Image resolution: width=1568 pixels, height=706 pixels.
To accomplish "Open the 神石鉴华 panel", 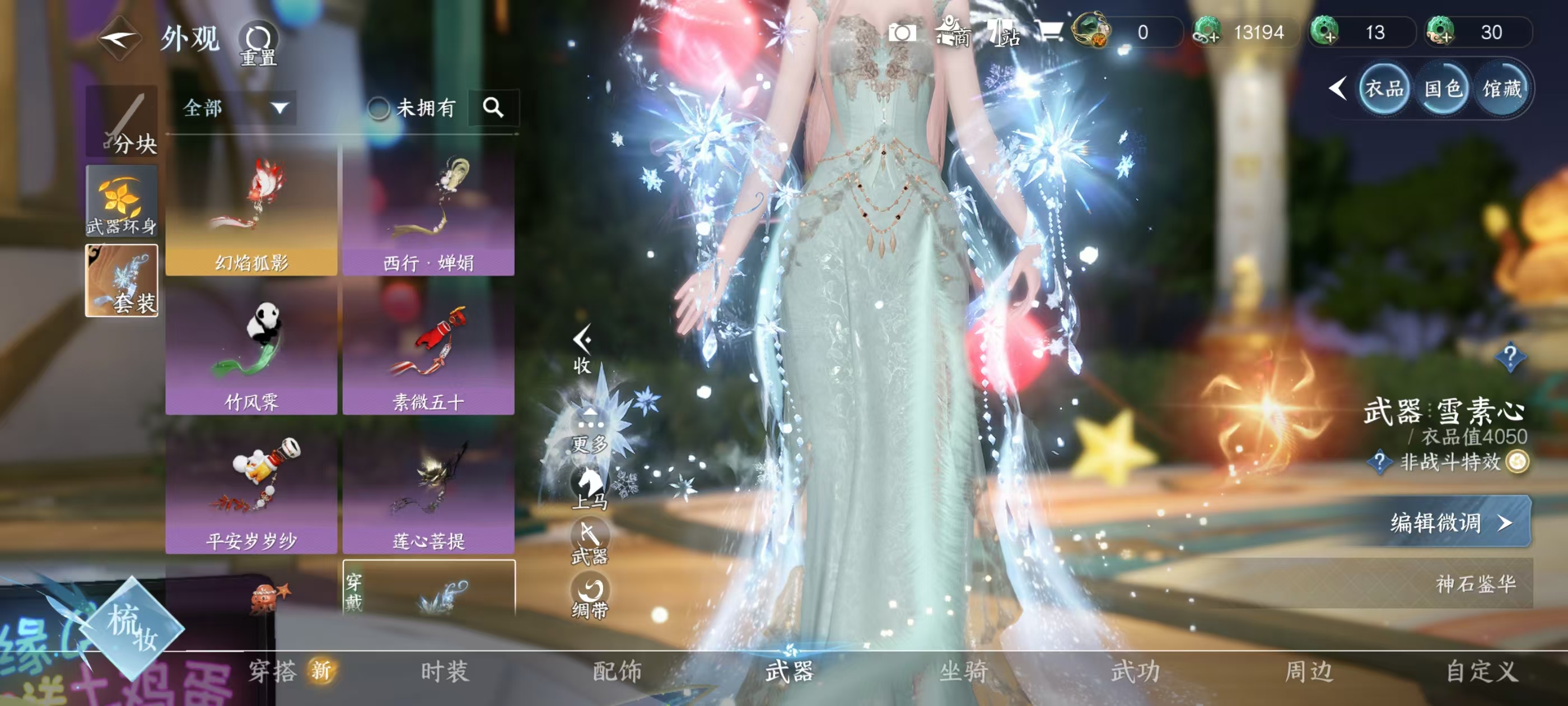I will pyautogui.click(x=1475, y=583).
